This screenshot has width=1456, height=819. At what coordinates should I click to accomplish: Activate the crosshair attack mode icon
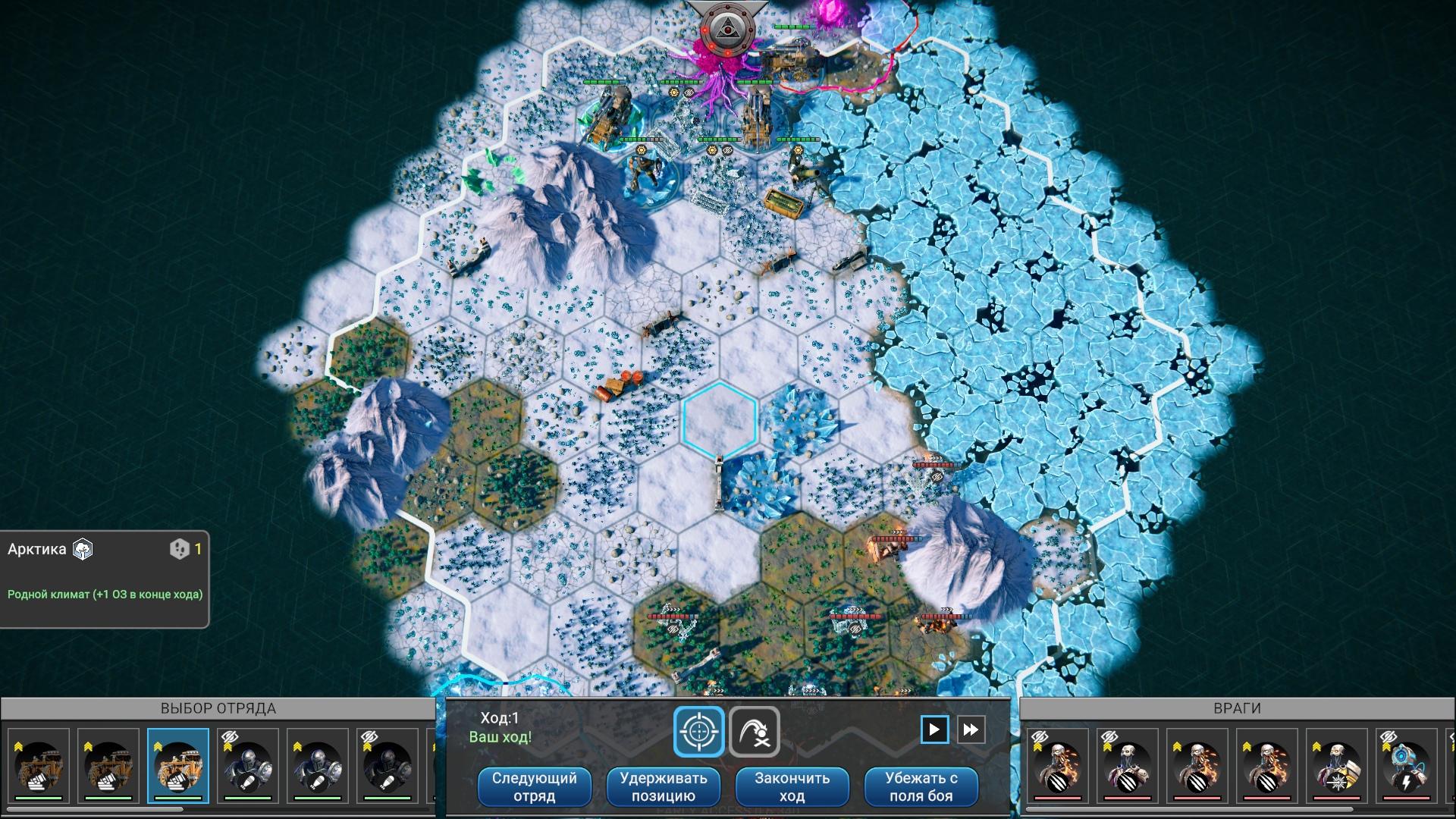[698, 732]
